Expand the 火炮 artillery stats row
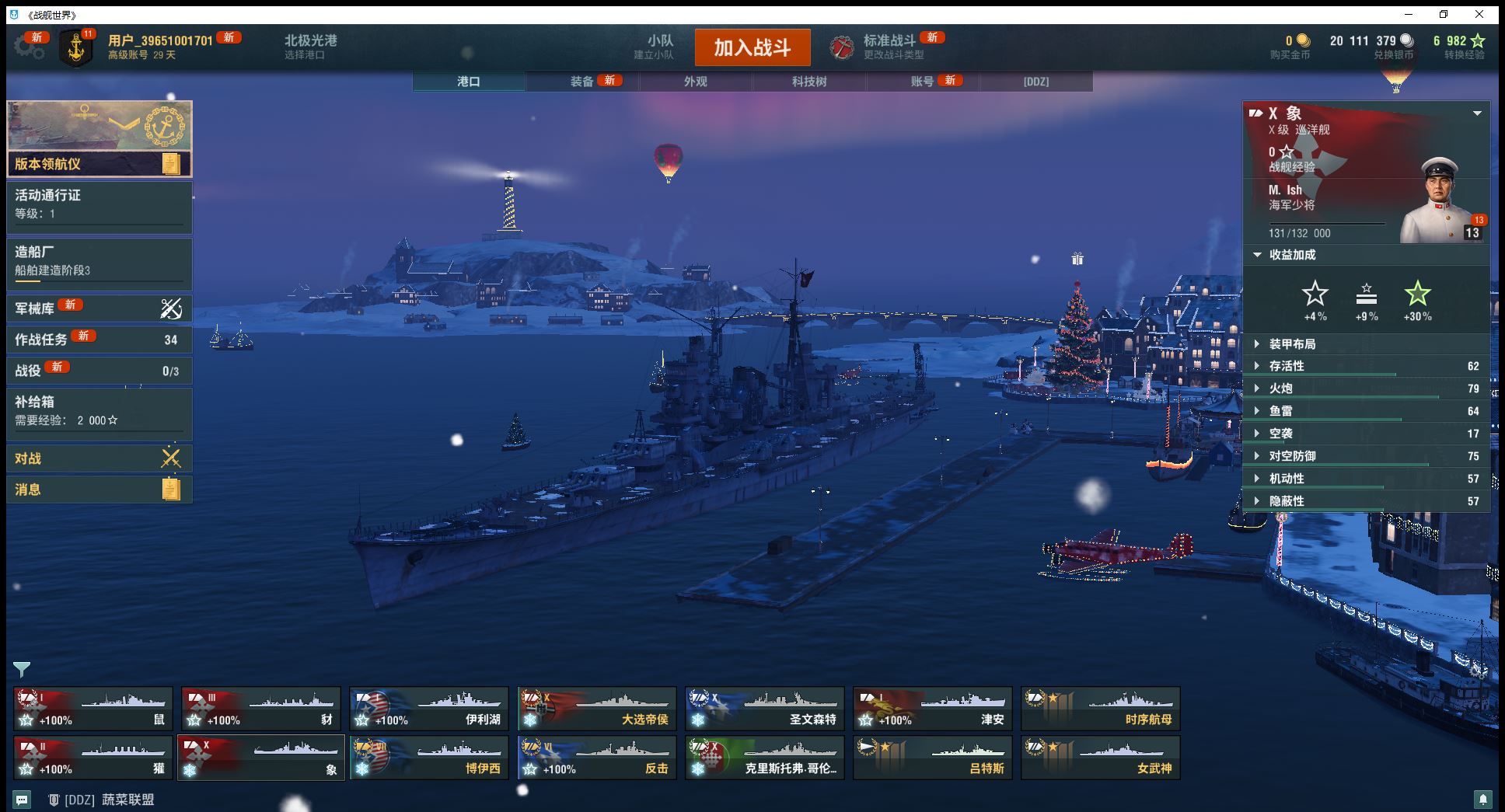Image resolution: width=1505 pixels, height=812 pixels. pos(1366,389)
